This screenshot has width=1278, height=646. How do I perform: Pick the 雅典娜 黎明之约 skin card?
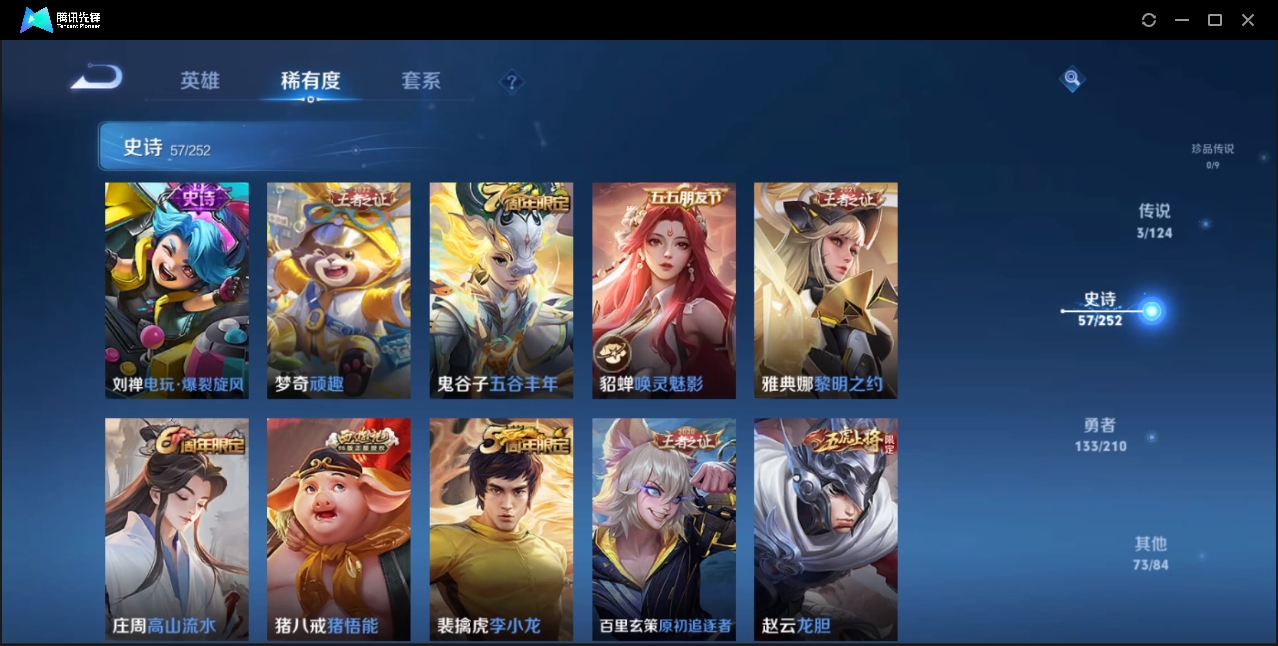(x=826, y=290)
